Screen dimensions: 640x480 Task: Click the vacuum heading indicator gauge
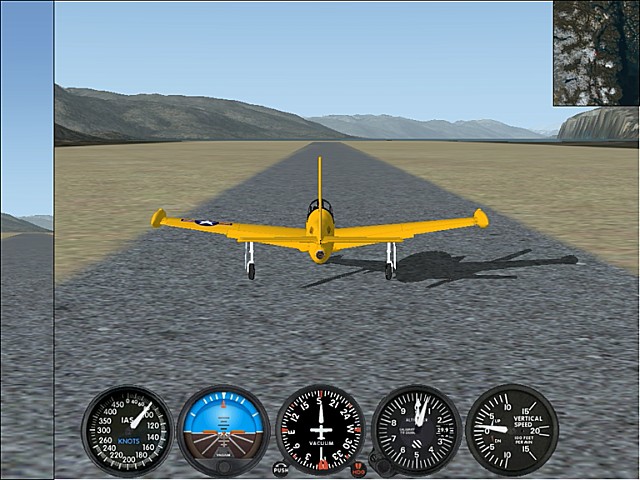pyautogui.click(x=320, y=430)
